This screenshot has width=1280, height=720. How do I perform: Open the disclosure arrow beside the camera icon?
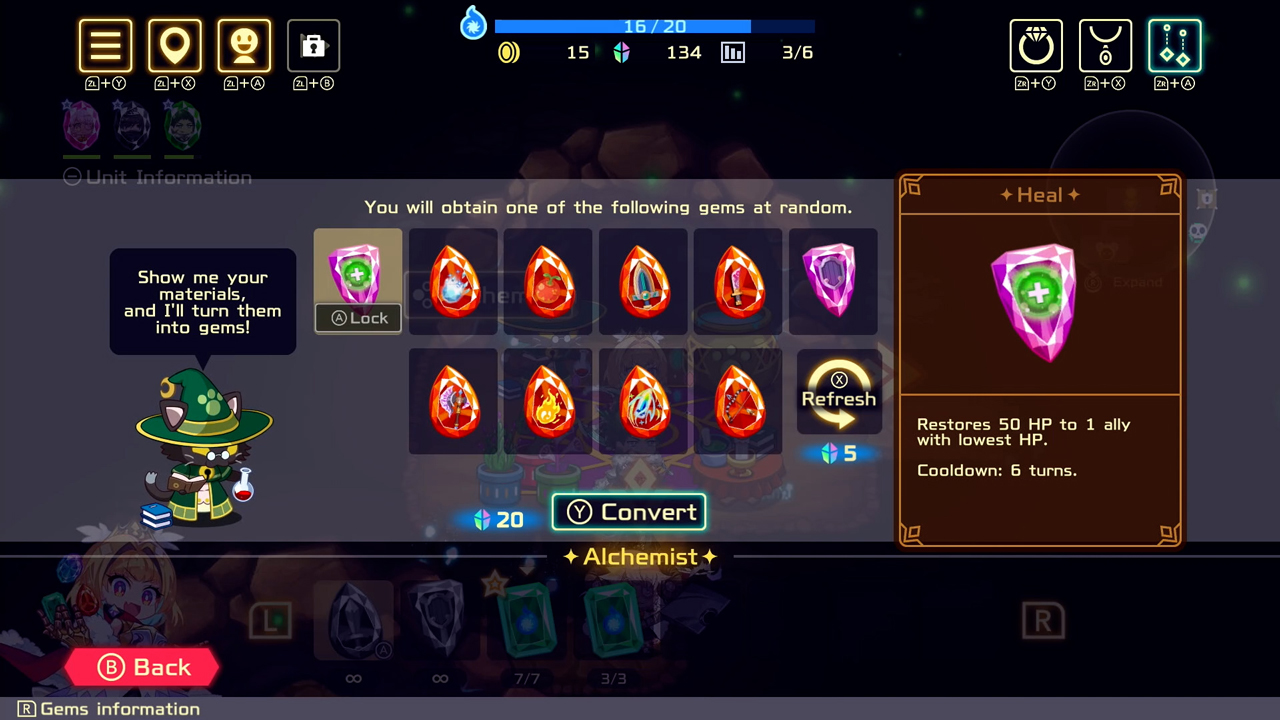329,46
